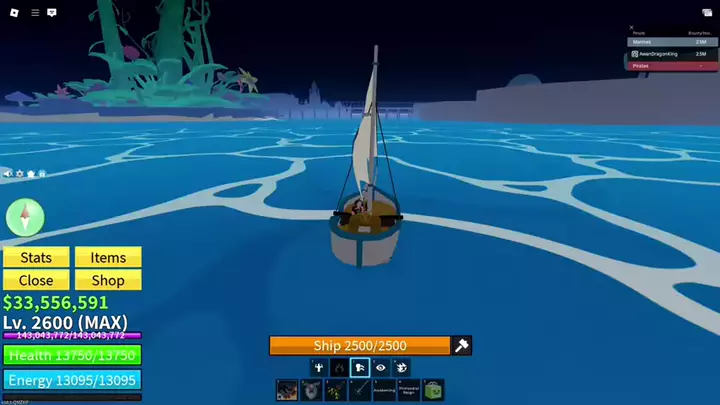Click the Pirates team row

[x=672, y=66]
